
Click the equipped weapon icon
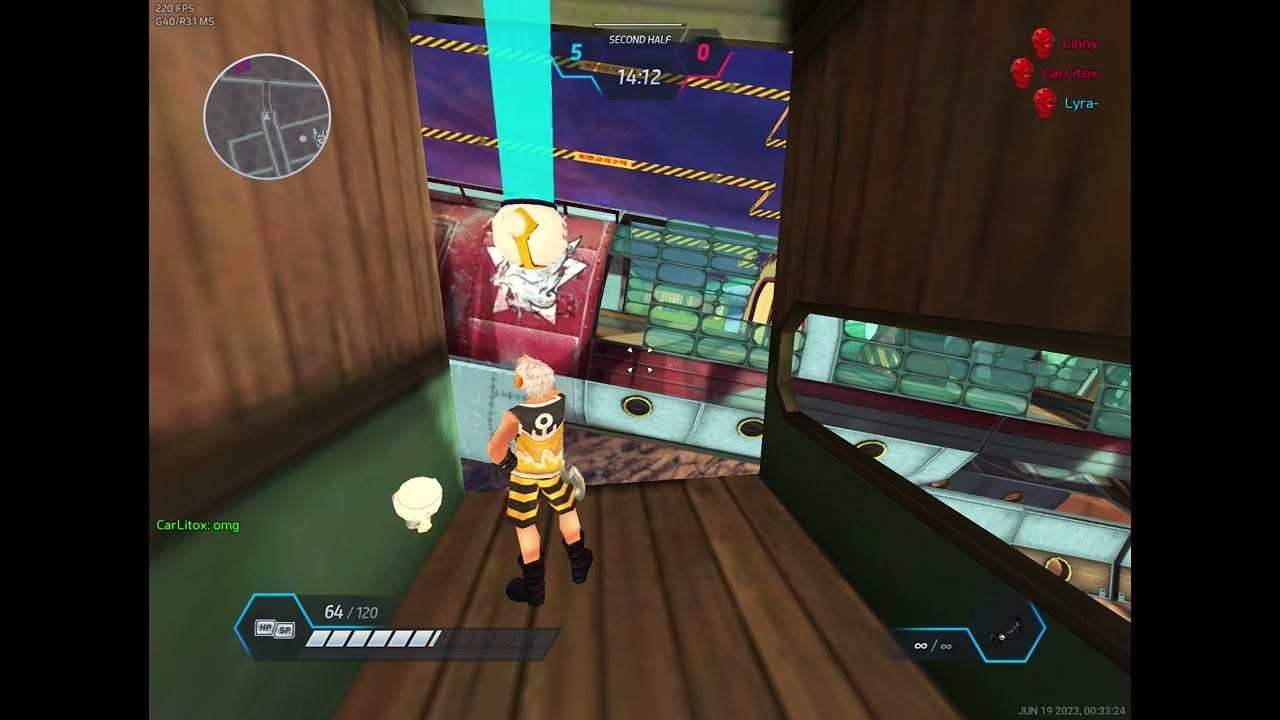[1005, 631]
